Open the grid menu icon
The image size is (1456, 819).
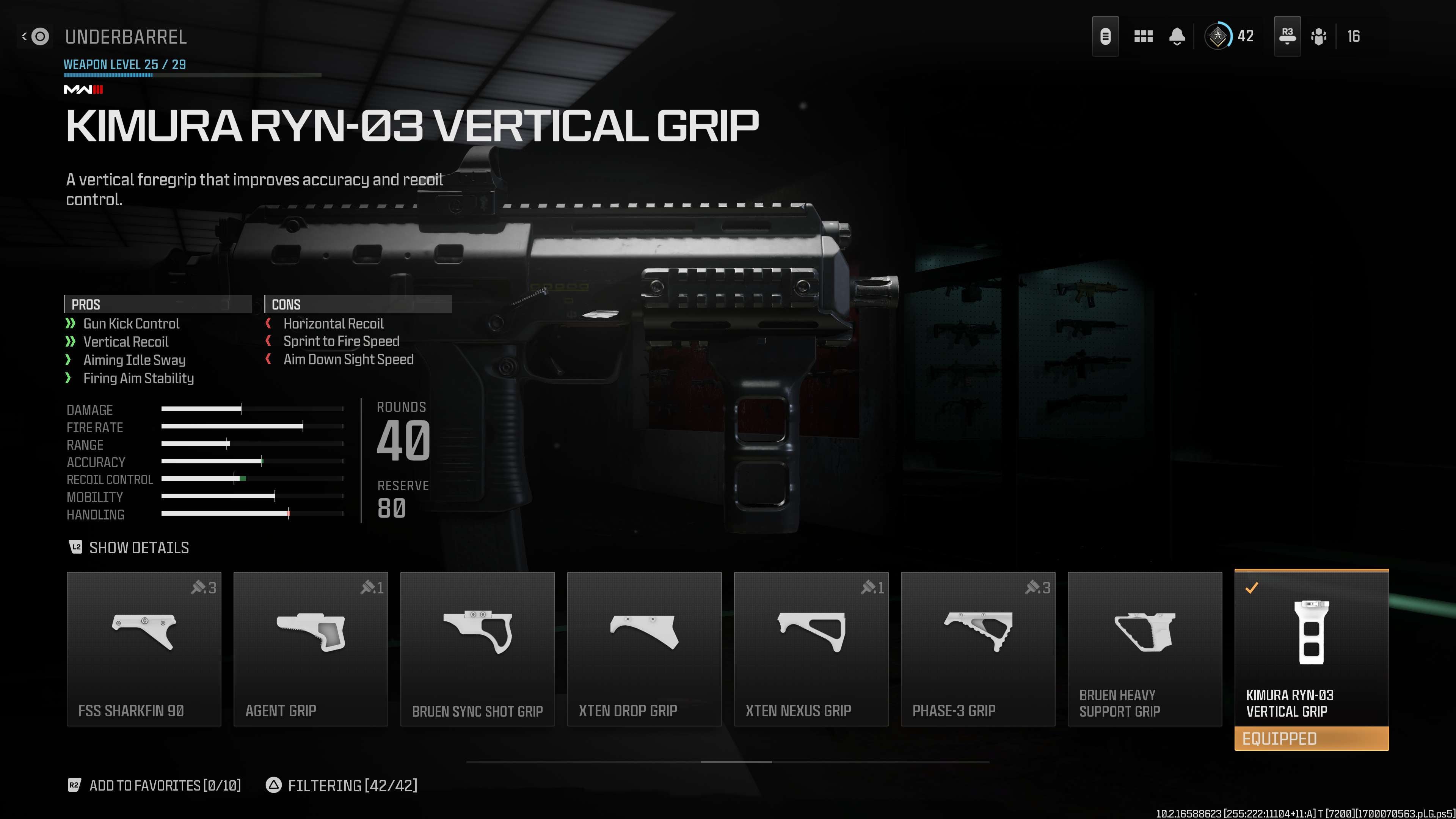(x=1143, y=37)
